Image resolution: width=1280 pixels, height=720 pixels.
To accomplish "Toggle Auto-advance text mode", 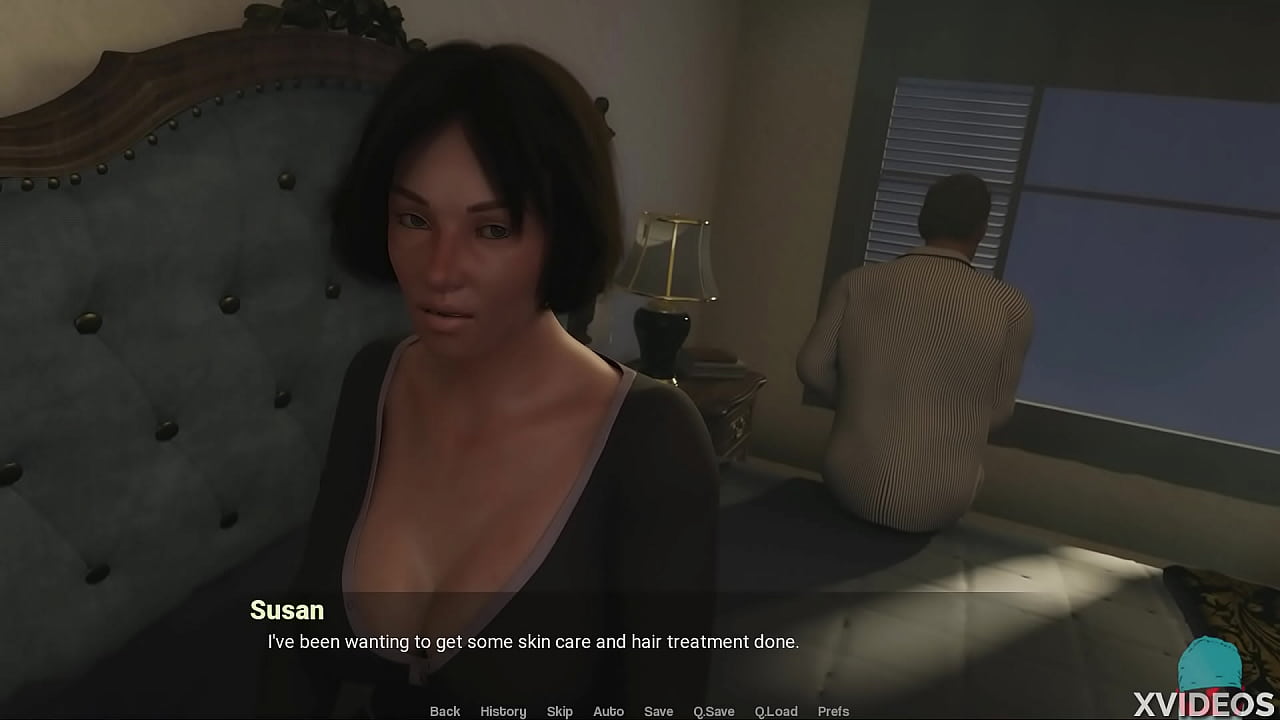I will coord(608,711).
